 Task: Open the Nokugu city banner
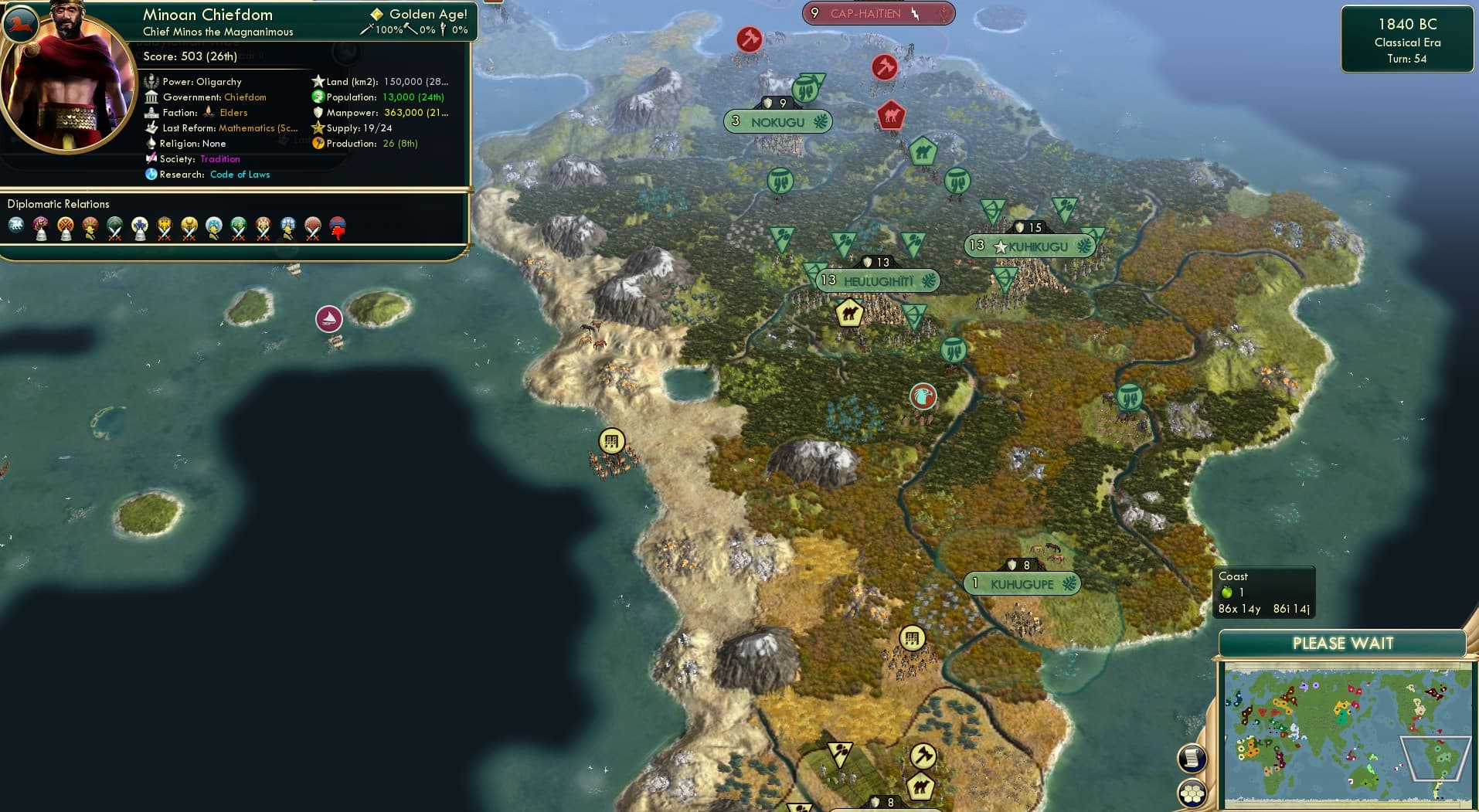(777, 121)
